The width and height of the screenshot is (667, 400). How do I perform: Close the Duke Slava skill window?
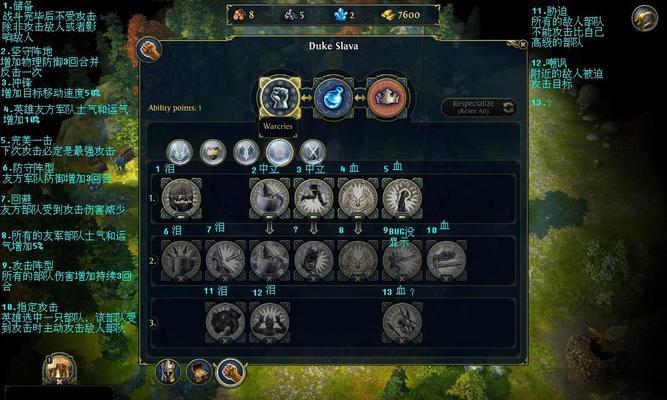pyautogui.click(x=521, y=45)
